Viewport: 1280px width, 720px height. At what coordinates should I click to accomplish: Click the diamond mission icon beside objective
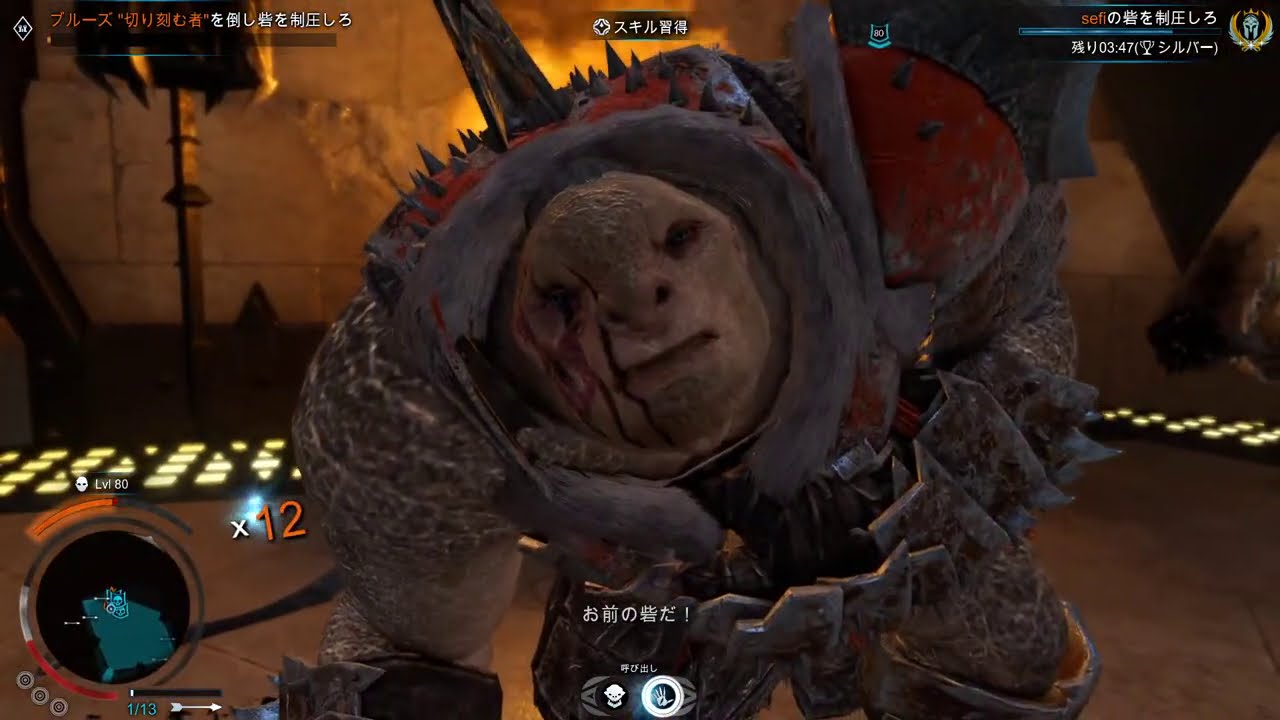tap(23, 29)
